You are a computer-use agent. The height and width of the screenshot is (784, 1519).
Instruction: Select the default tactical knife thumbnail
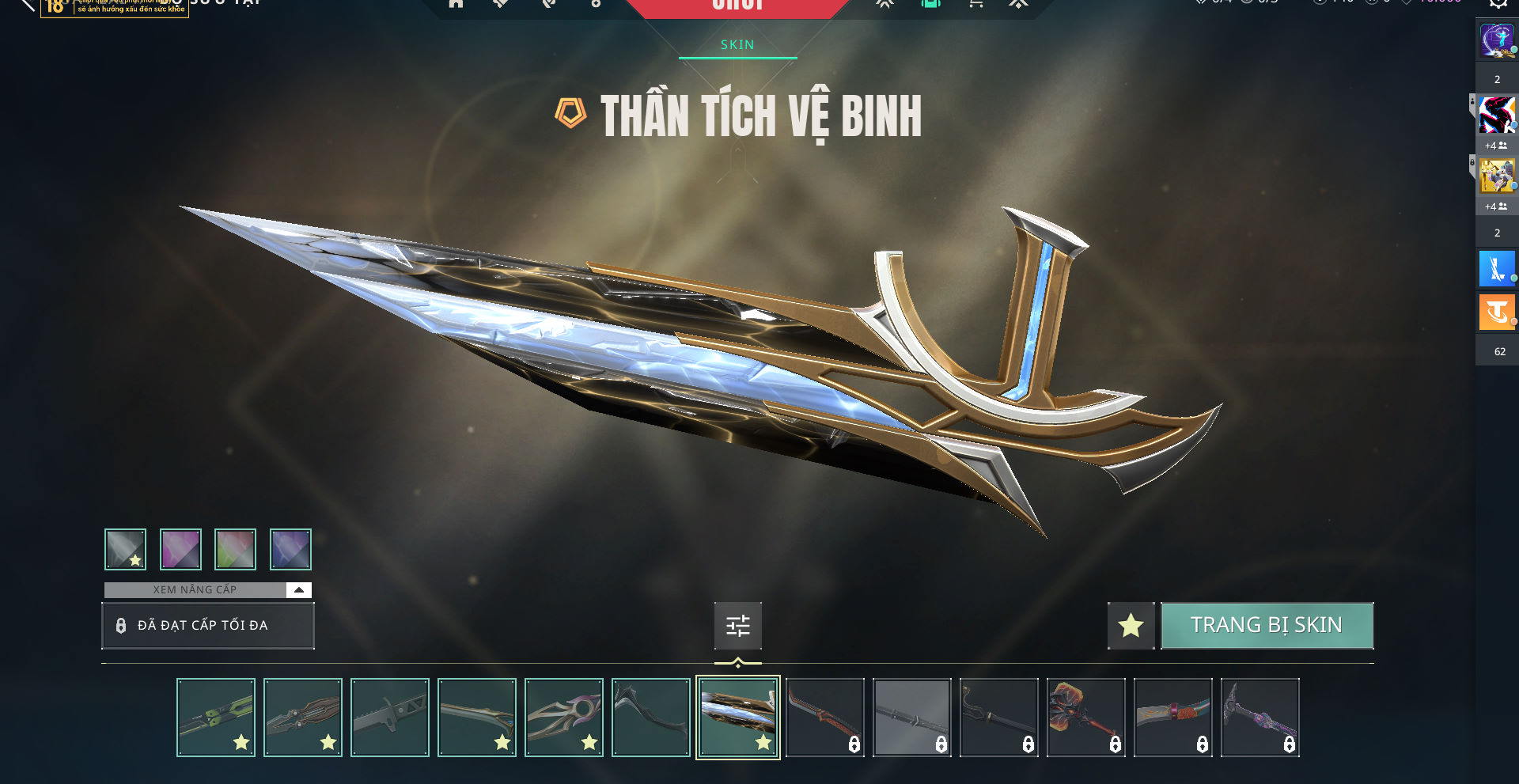click(x=390, y=718)
